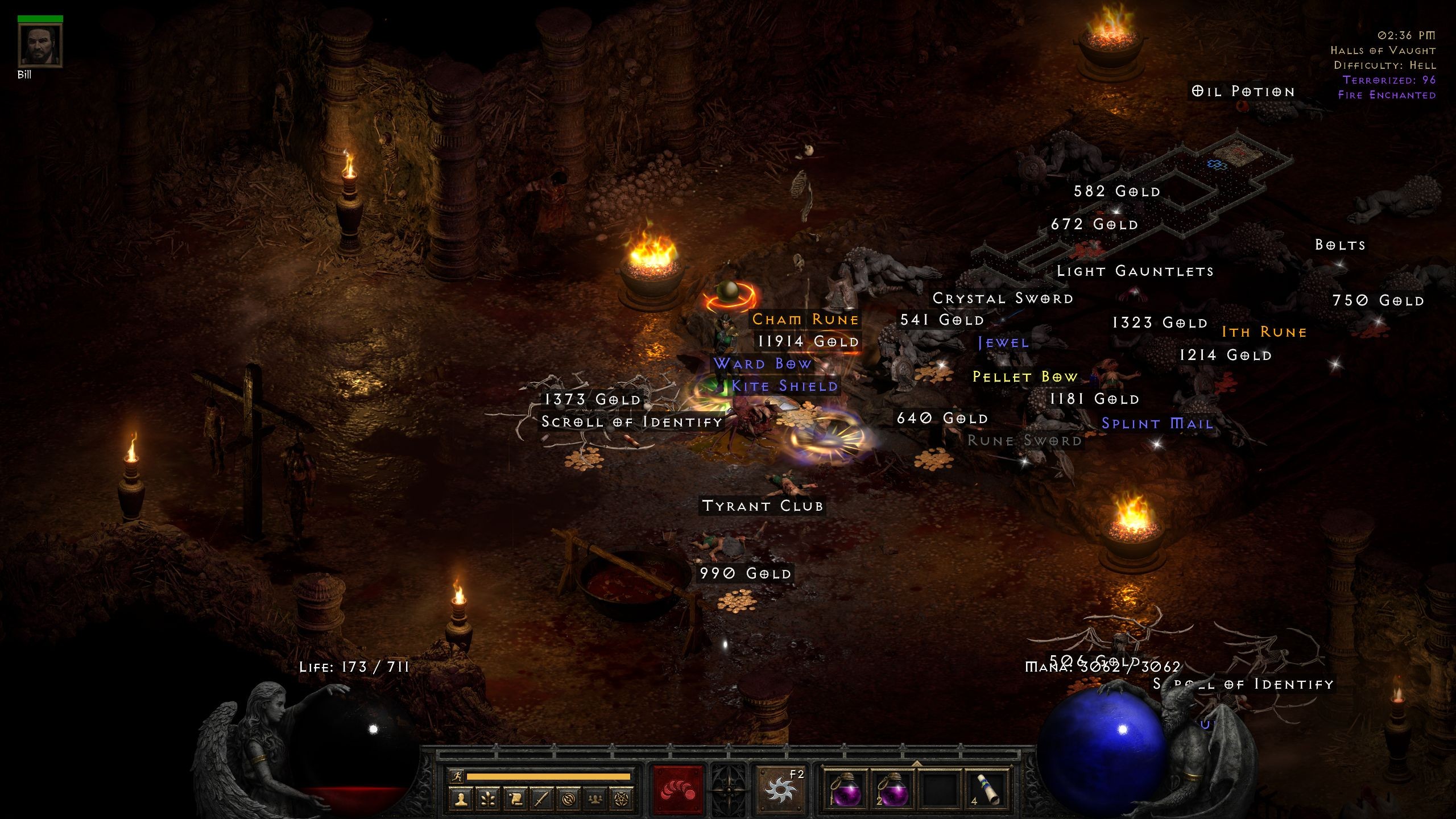Pick up the Tyrant Club
Viewport: 1456px width, 819px height.
pyautogui.click(x=762, y=505)
